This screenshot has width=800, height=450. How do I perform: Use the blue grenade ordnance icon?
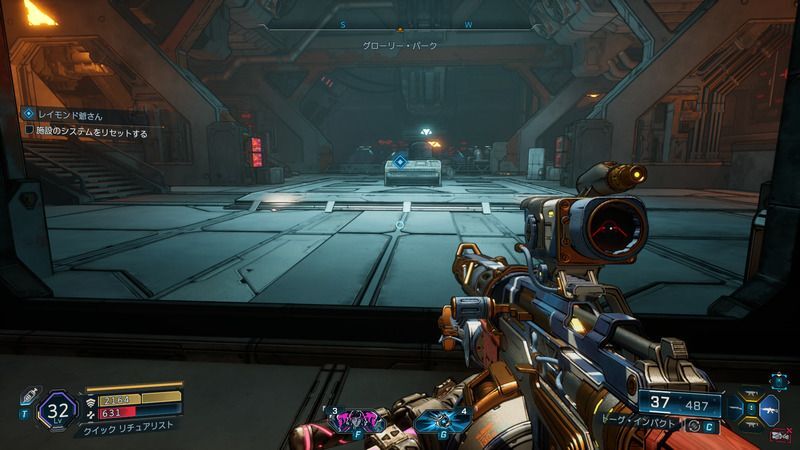[x=440, y=421]
